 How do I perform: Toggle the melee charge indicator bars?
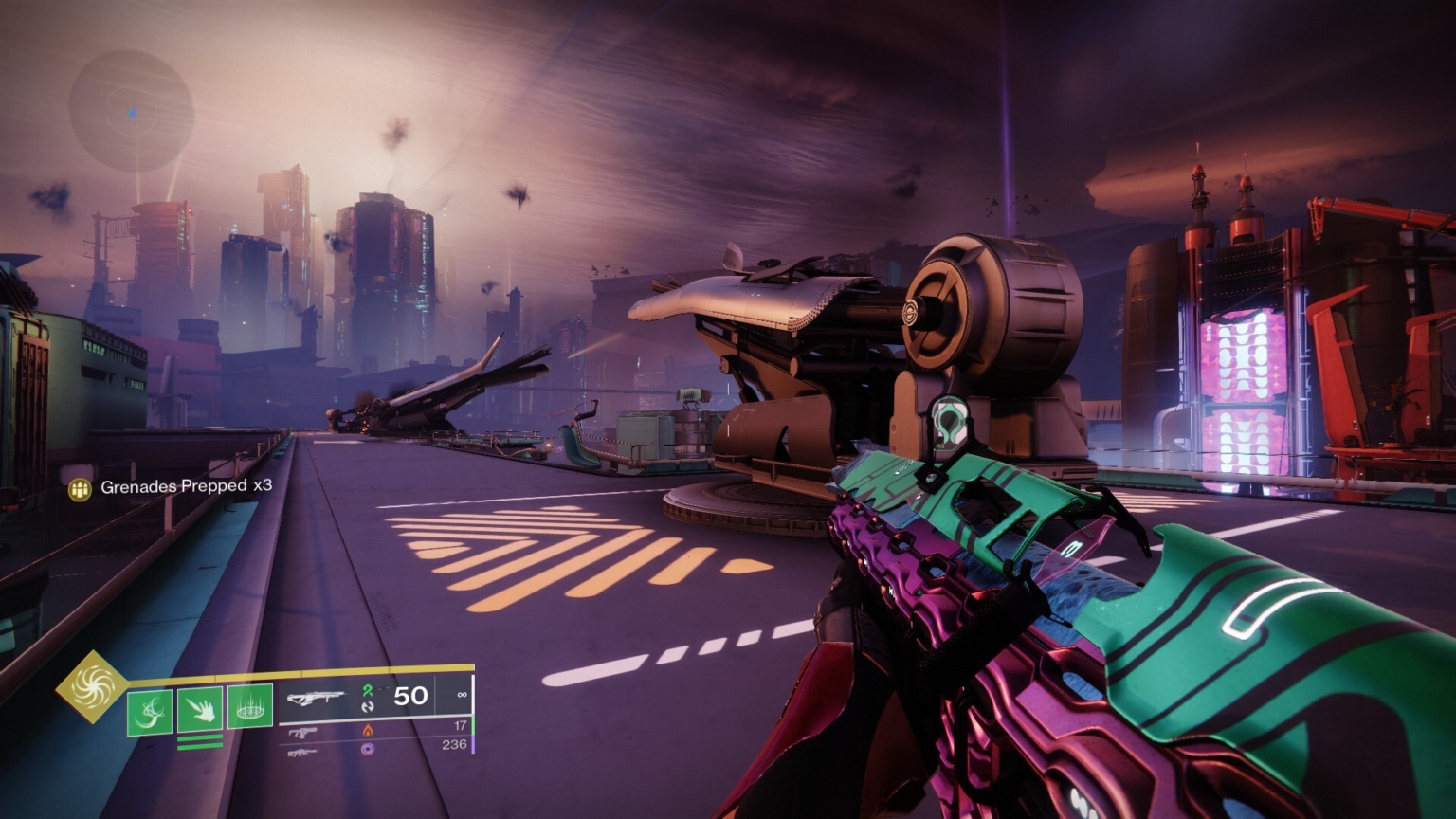pos(200,740)
